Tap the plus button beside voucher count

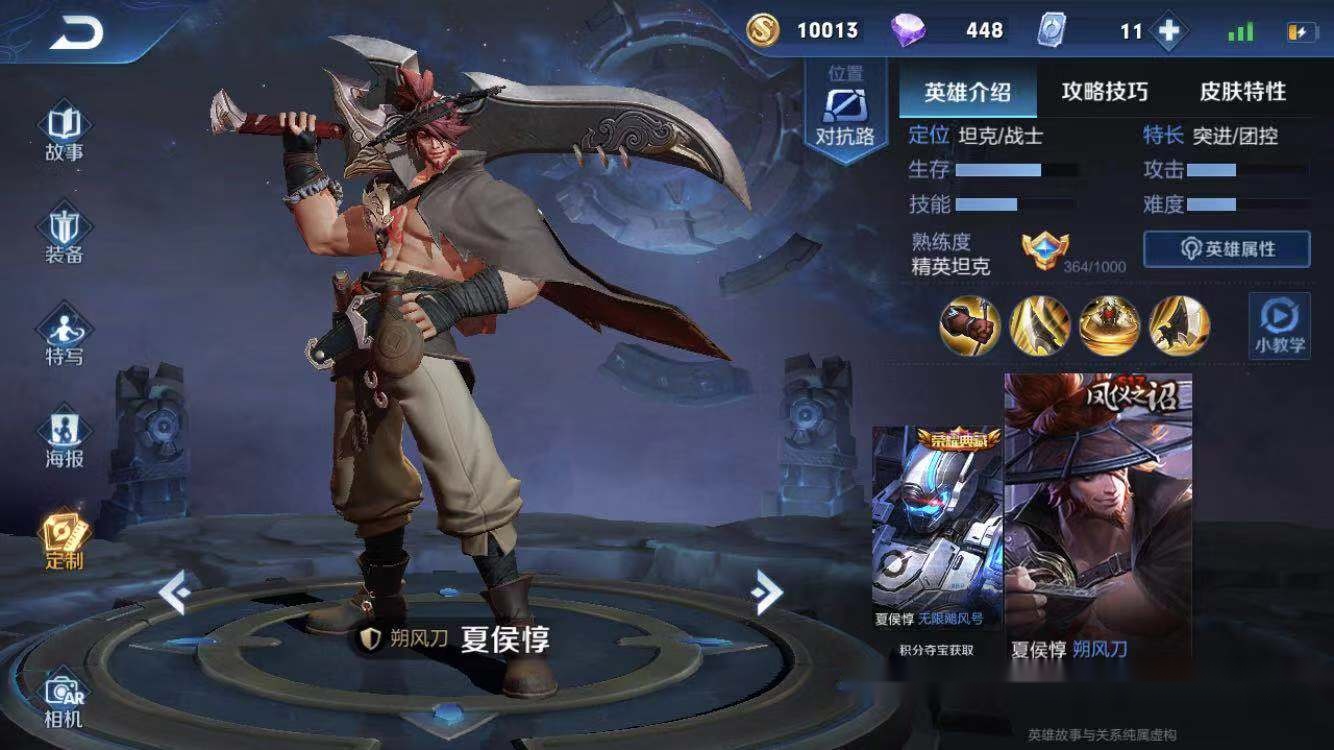[x=1168, y=30]
